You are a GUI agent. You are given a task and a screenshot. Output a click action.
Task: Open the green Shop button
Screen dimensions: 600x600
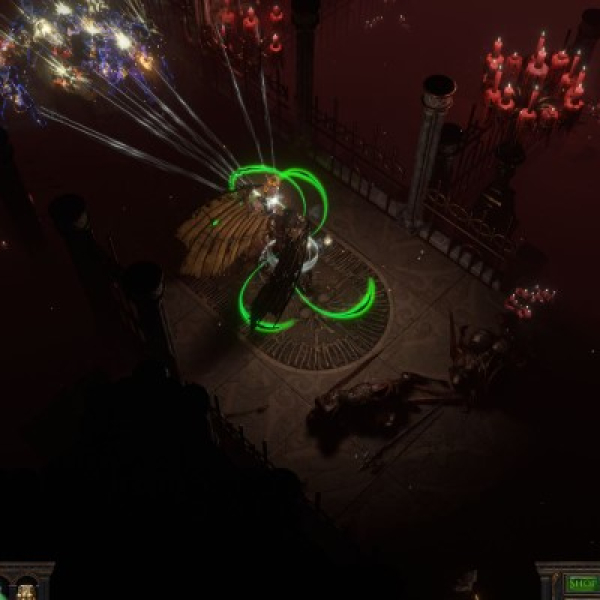click(583, 584)
